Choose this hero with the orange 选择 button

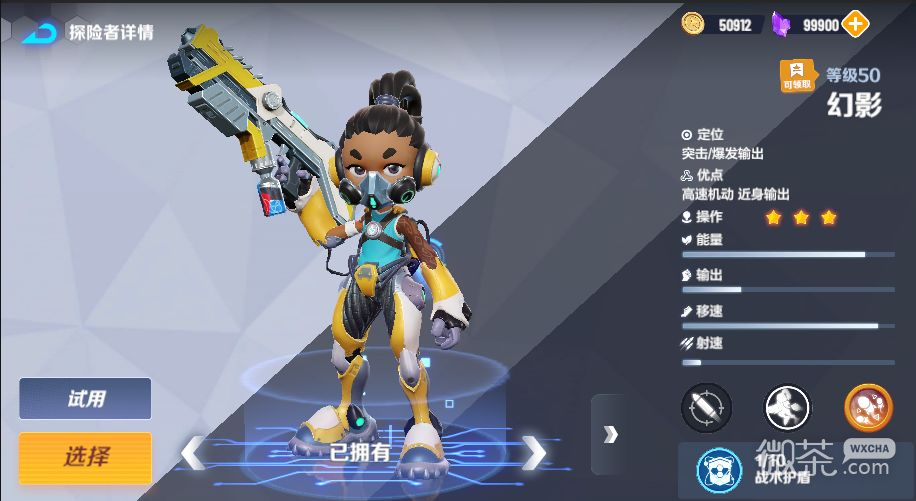85,457
